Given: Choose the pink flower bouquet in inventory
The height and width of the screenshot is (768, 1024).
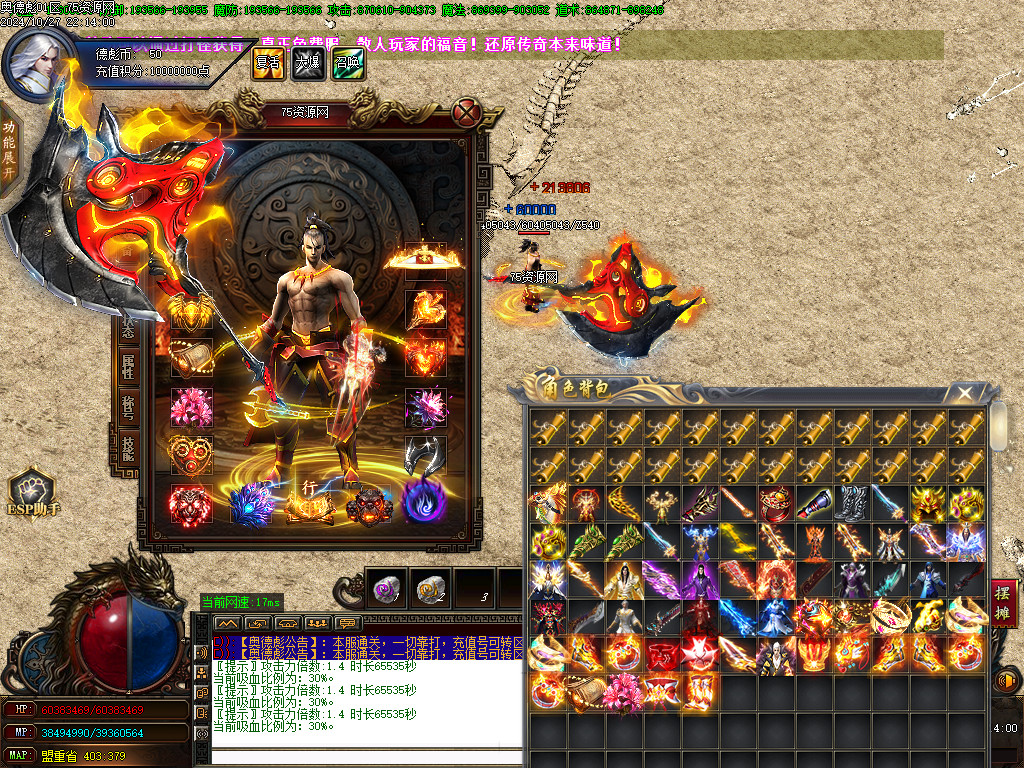Looking at the screenshot, I should click(623, 692).
